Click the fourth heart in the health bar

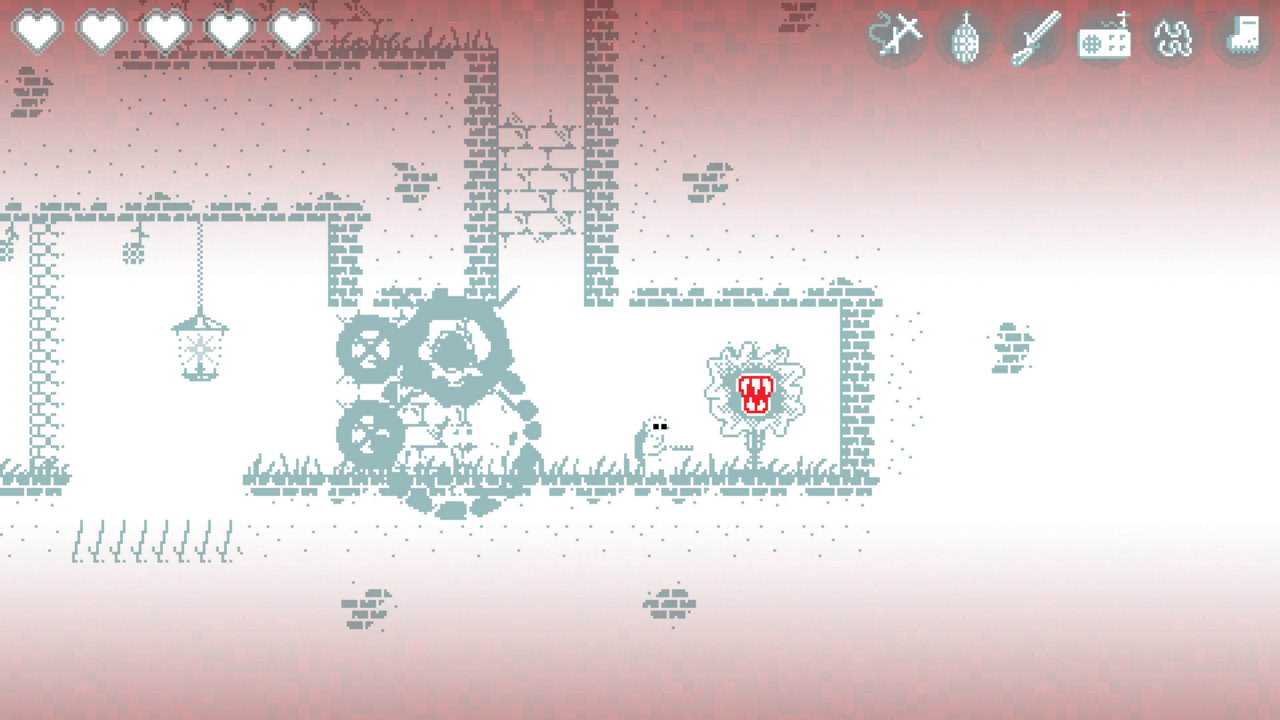coord(230,30)
